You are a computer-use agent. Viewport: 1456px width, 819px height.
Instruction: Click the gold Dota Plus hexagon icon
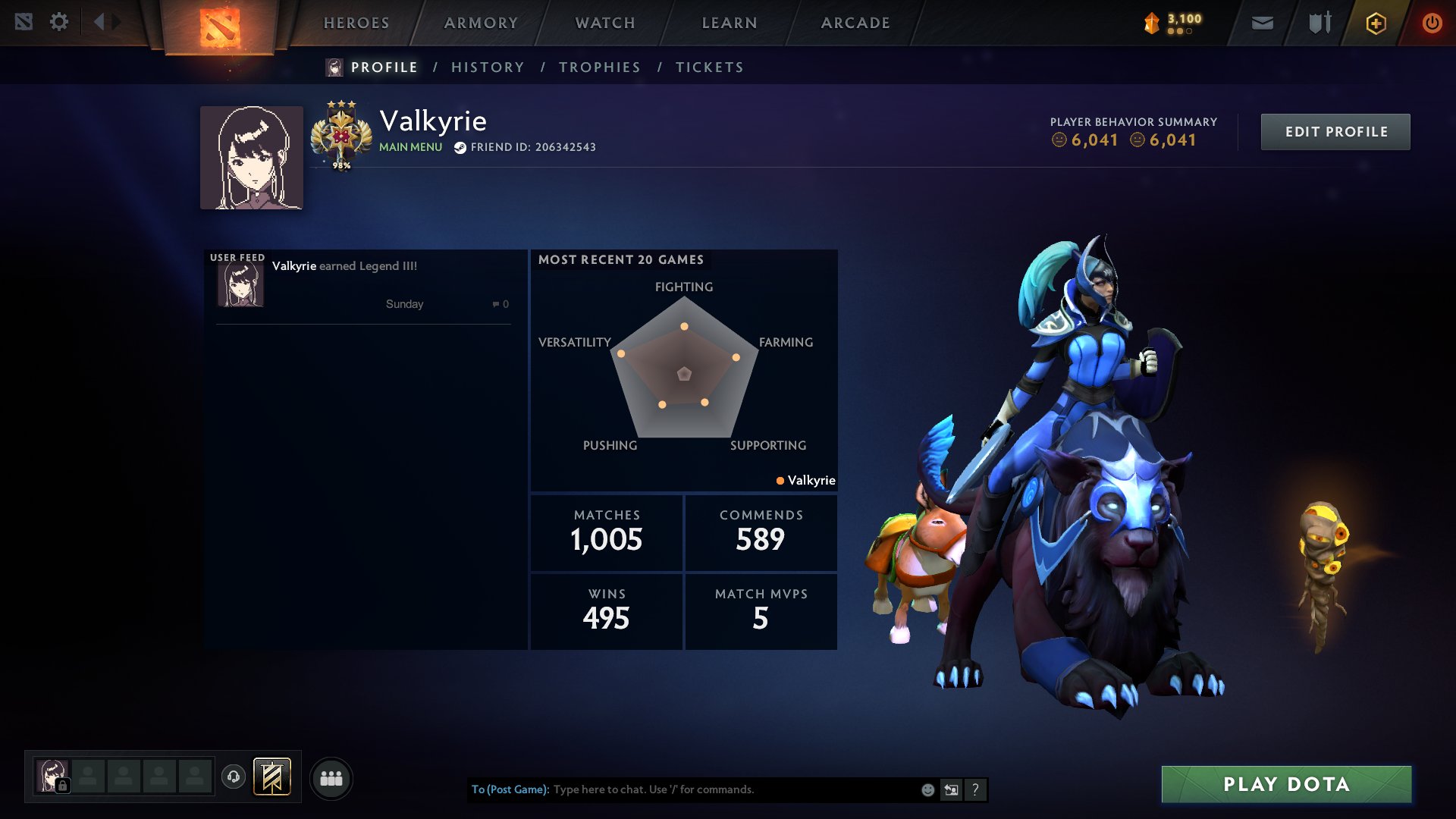click(1376, 23)
